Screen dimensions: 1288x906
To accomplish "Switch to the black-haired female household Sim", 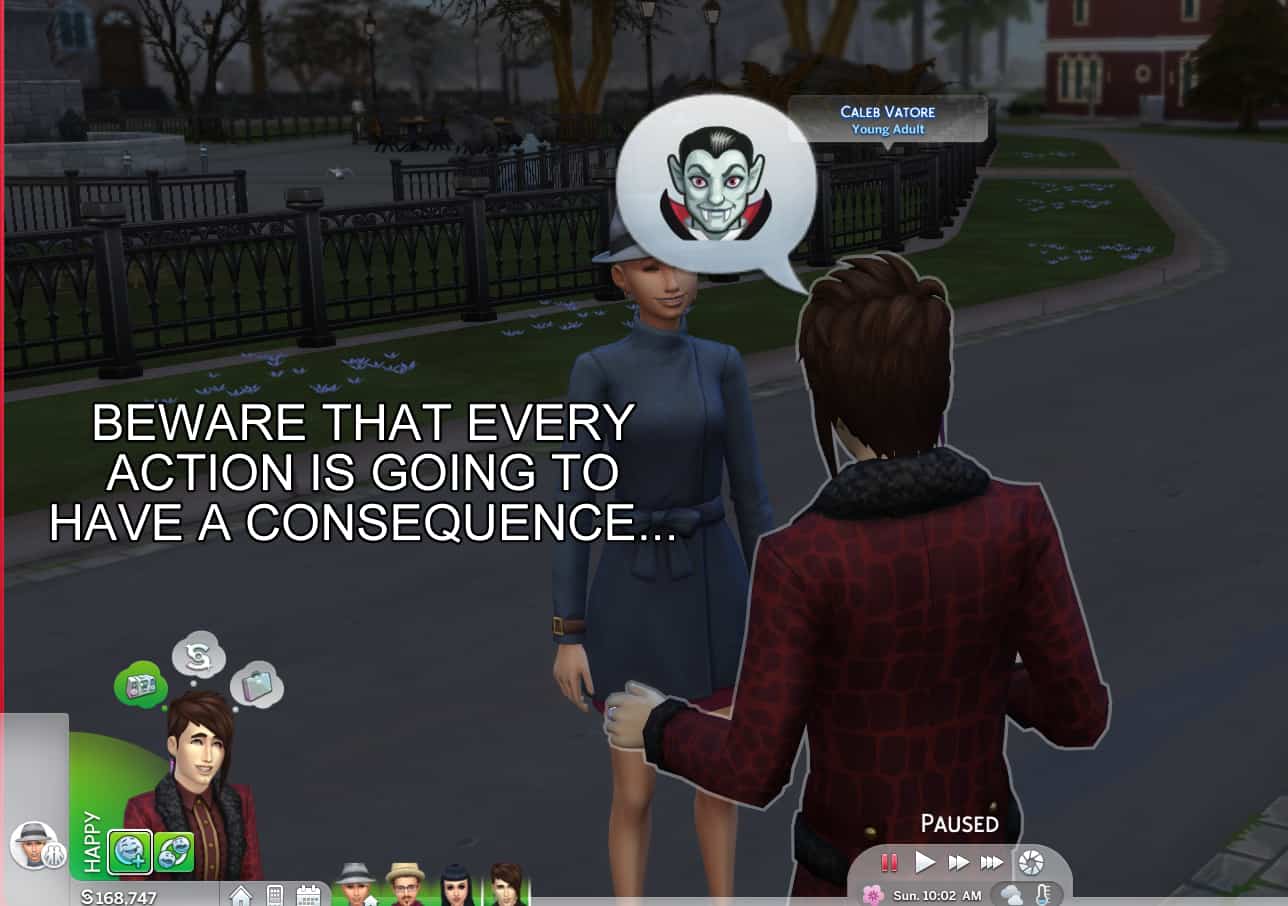I will tap(457, 885).
